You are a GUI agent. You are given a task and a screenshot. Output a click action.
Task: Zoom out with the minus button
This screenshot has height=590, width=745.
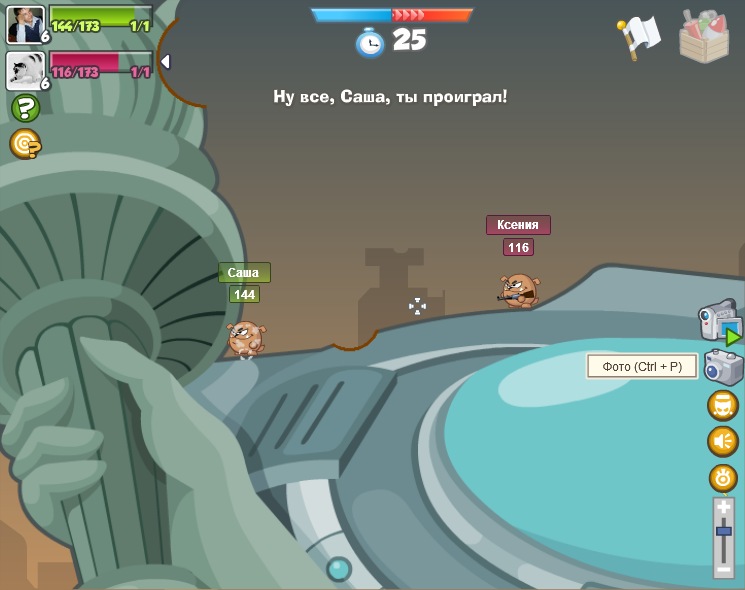point(724,568)
